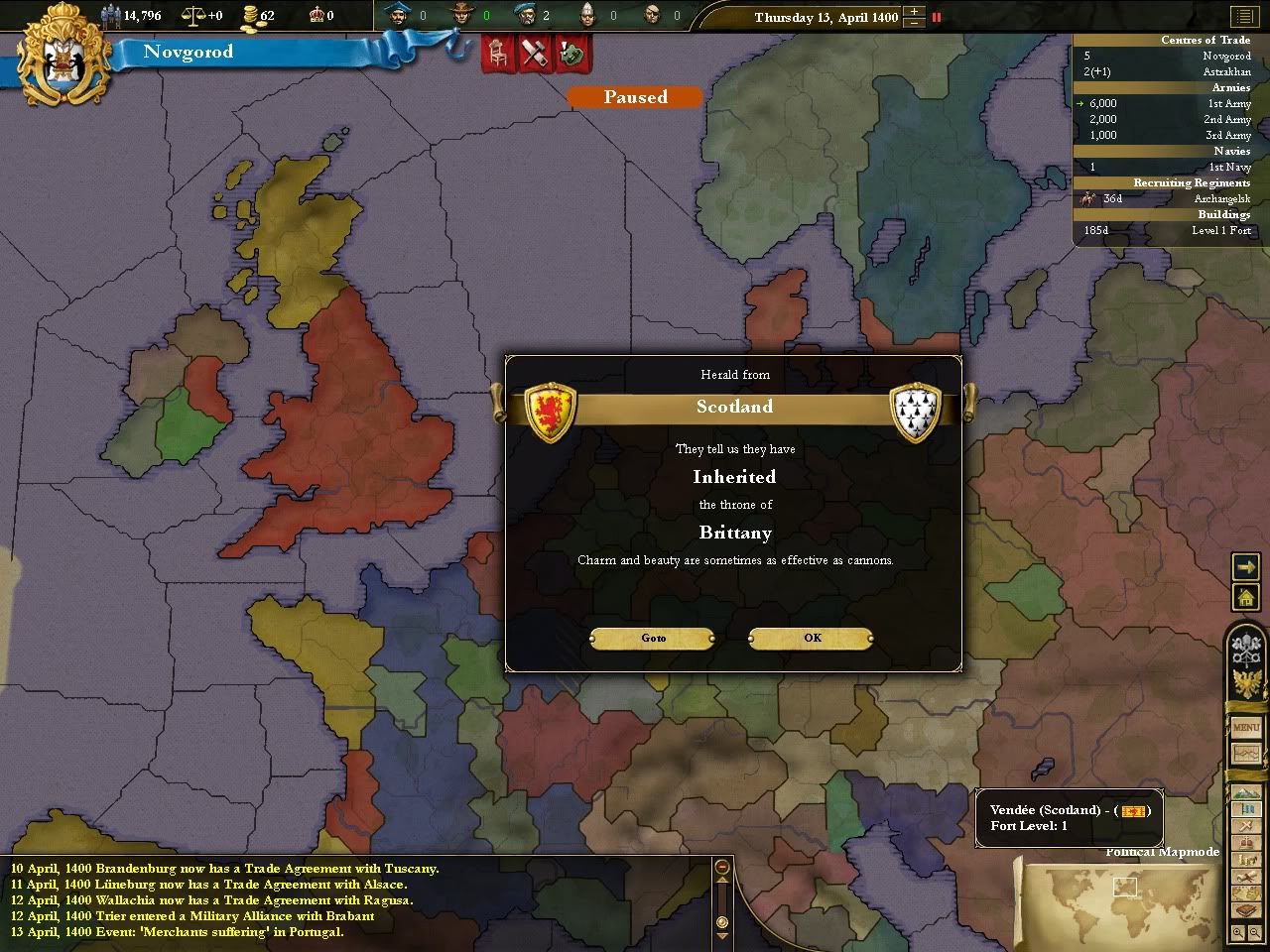Viewport: 1270px width, 952px height.
Task: Click the red chair alert banner
Action: (x=498, y=54)
